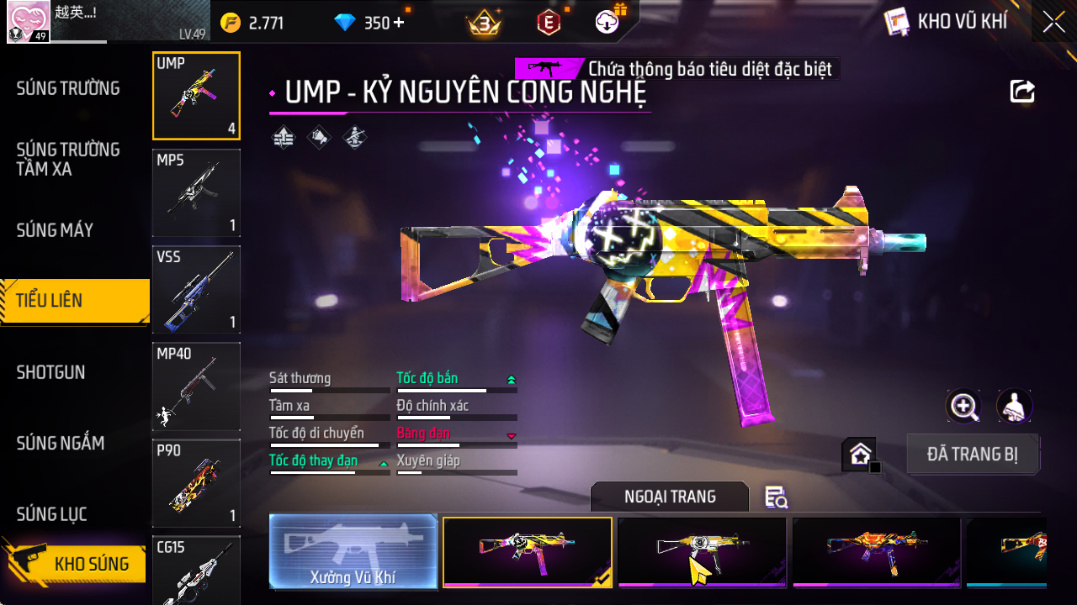
Task: Open the player profile avatar
Action: (x=27, y=22)
